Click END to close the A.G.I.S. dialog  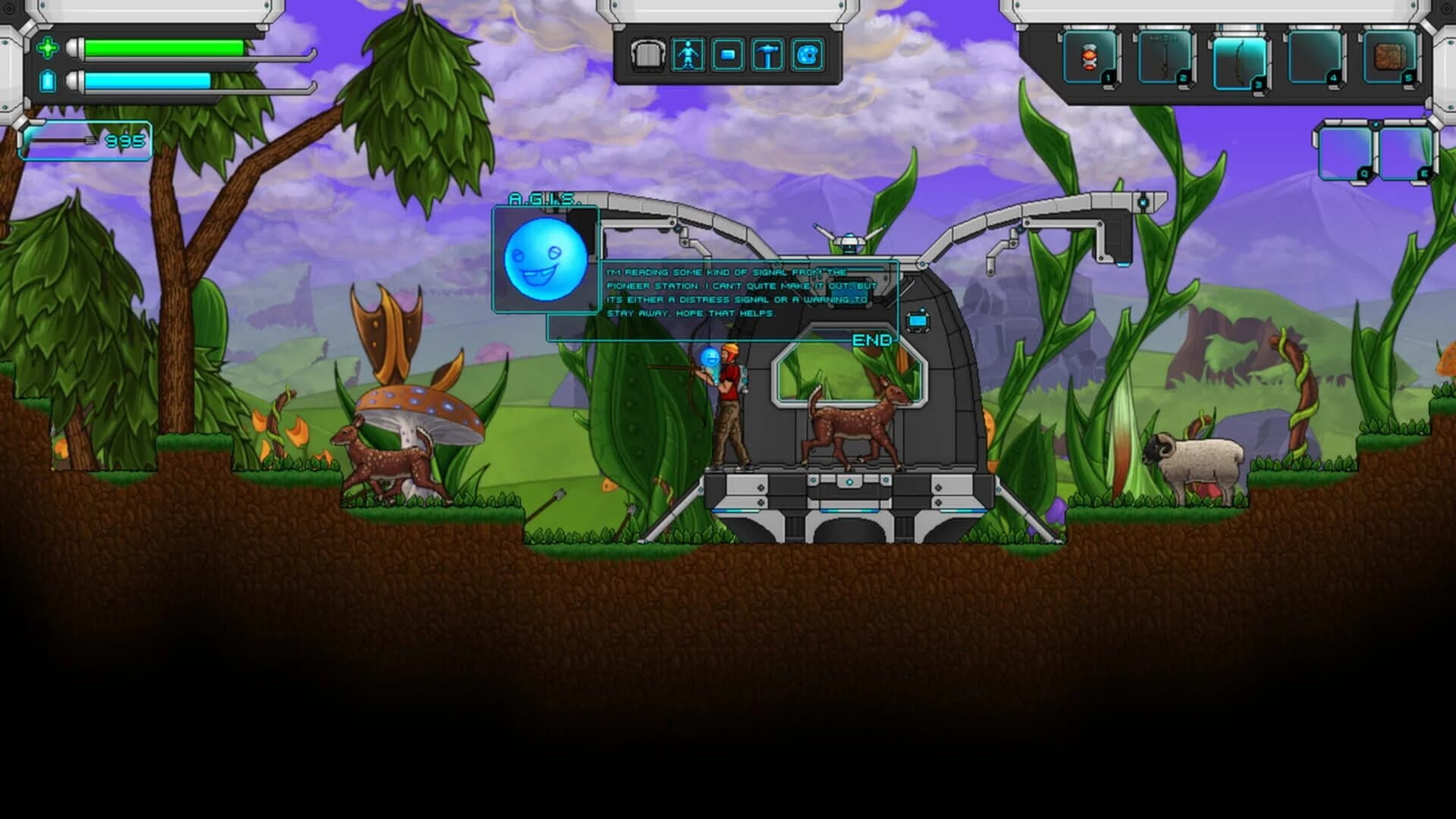[874, 341]
